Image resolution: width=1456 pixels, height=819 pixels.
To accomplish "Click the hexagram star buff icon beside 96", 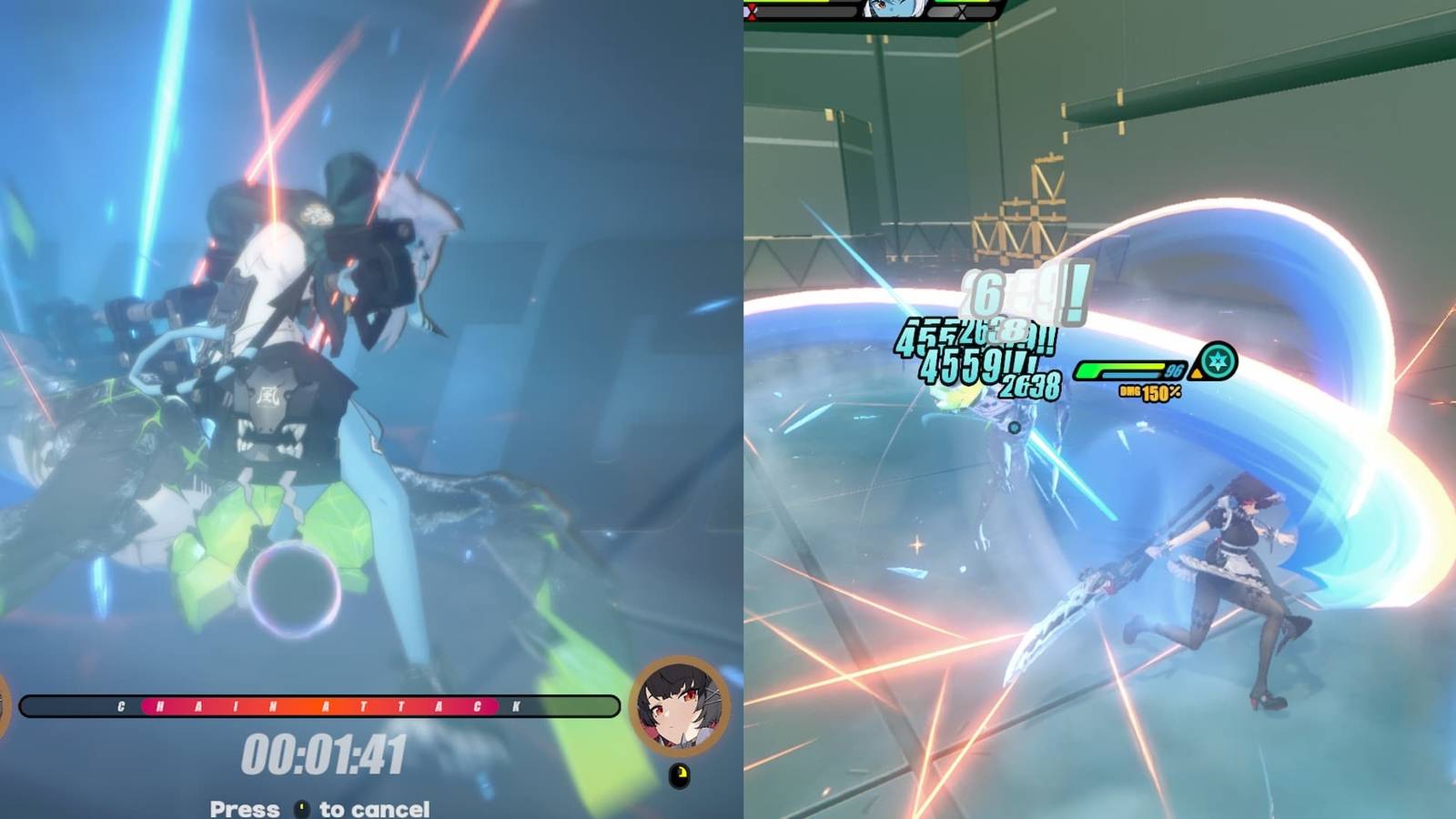I will point(1218,361).
